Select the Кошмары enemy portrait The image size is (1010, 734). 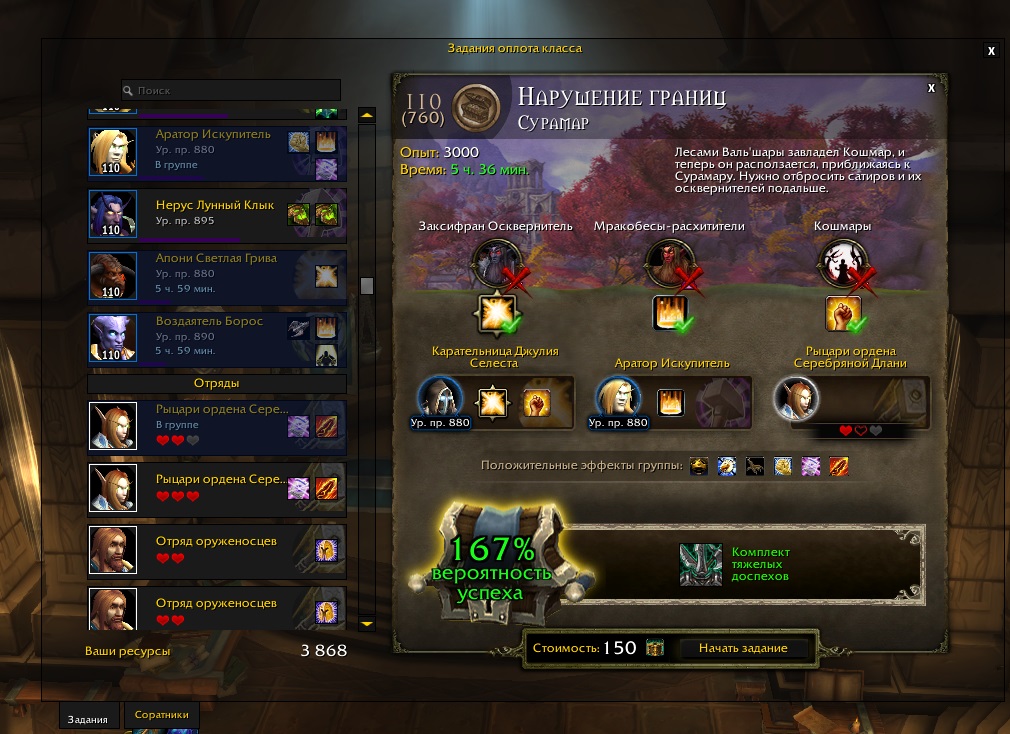840,262
